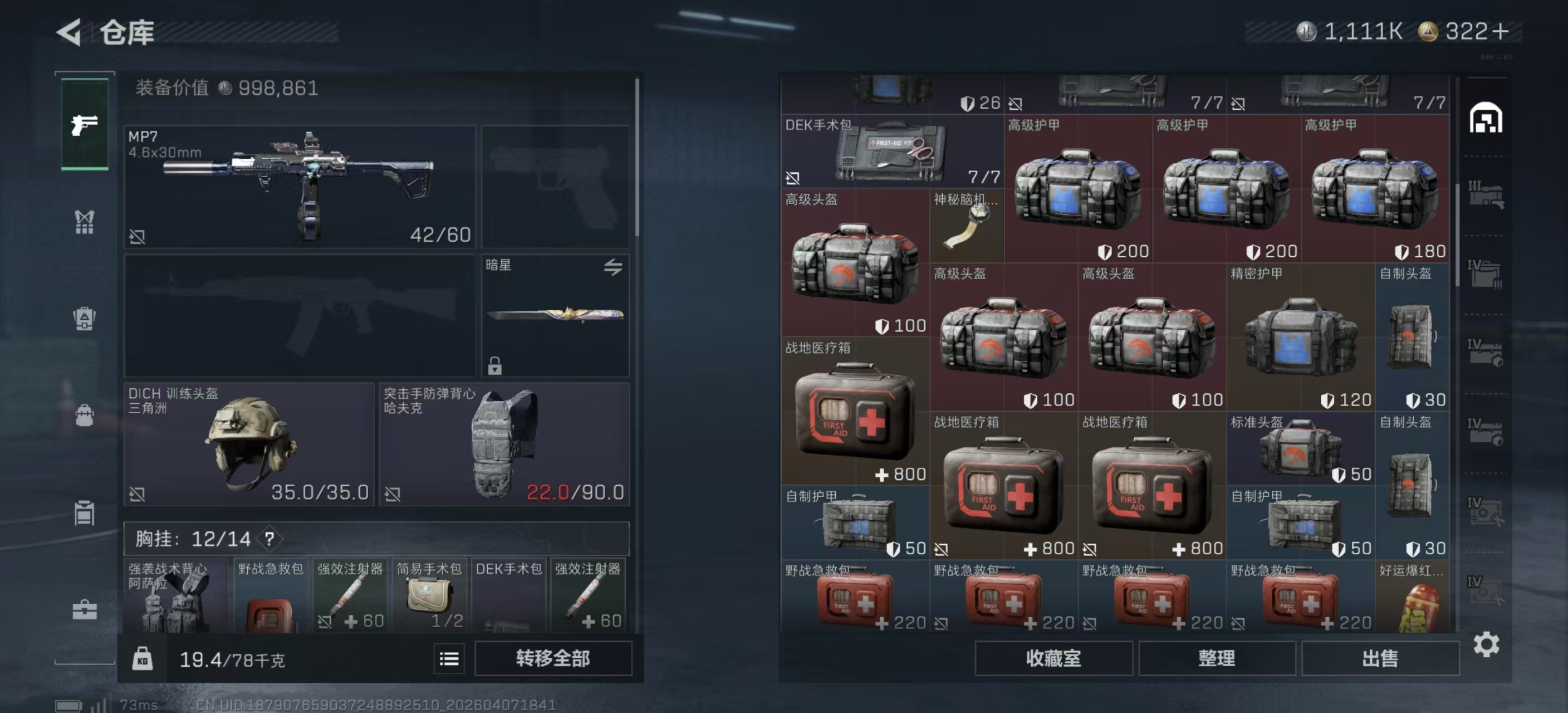Switch to the briefcase tab in sidebar

(85, 609)
